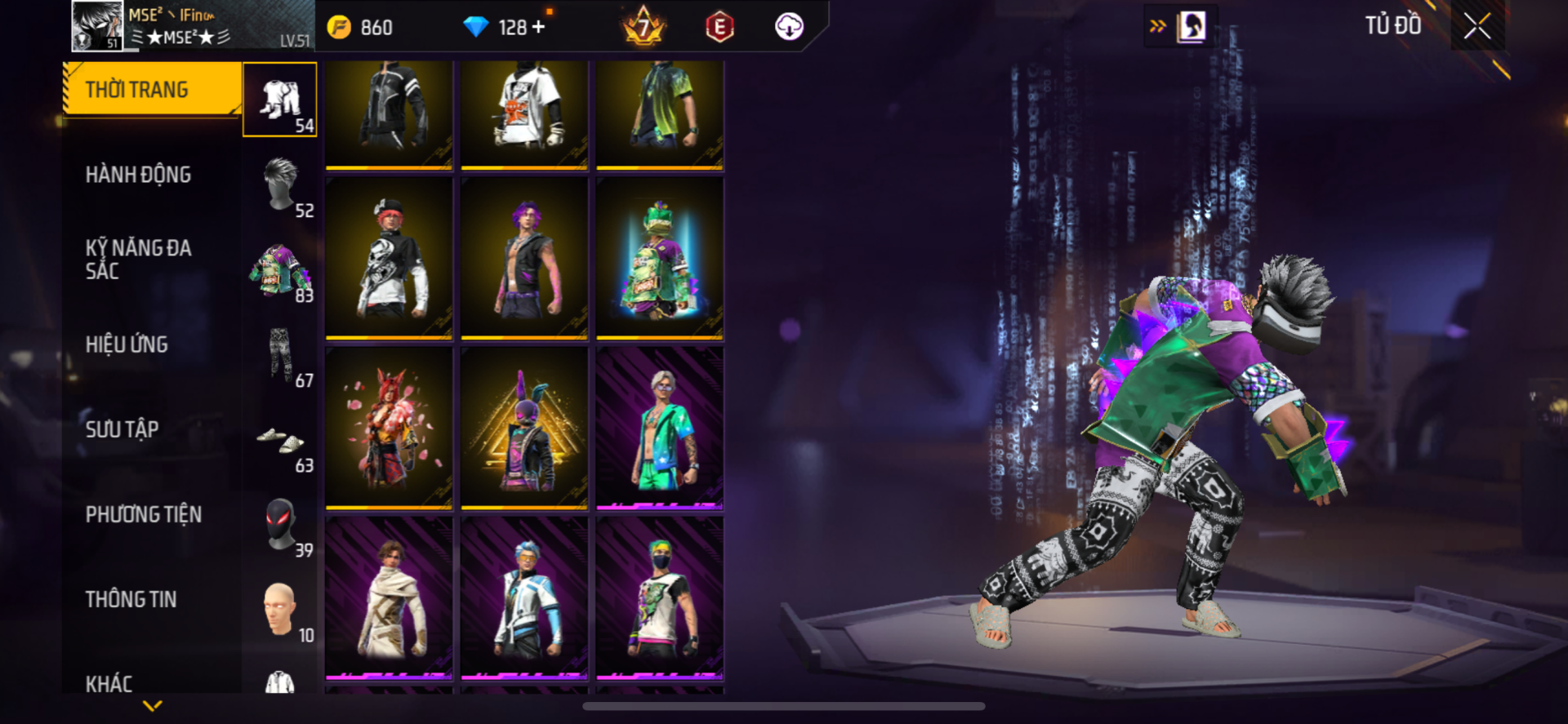Select the skull hoodie outfit with red hair
The image size is (1568, 724).
coord(389,258)
